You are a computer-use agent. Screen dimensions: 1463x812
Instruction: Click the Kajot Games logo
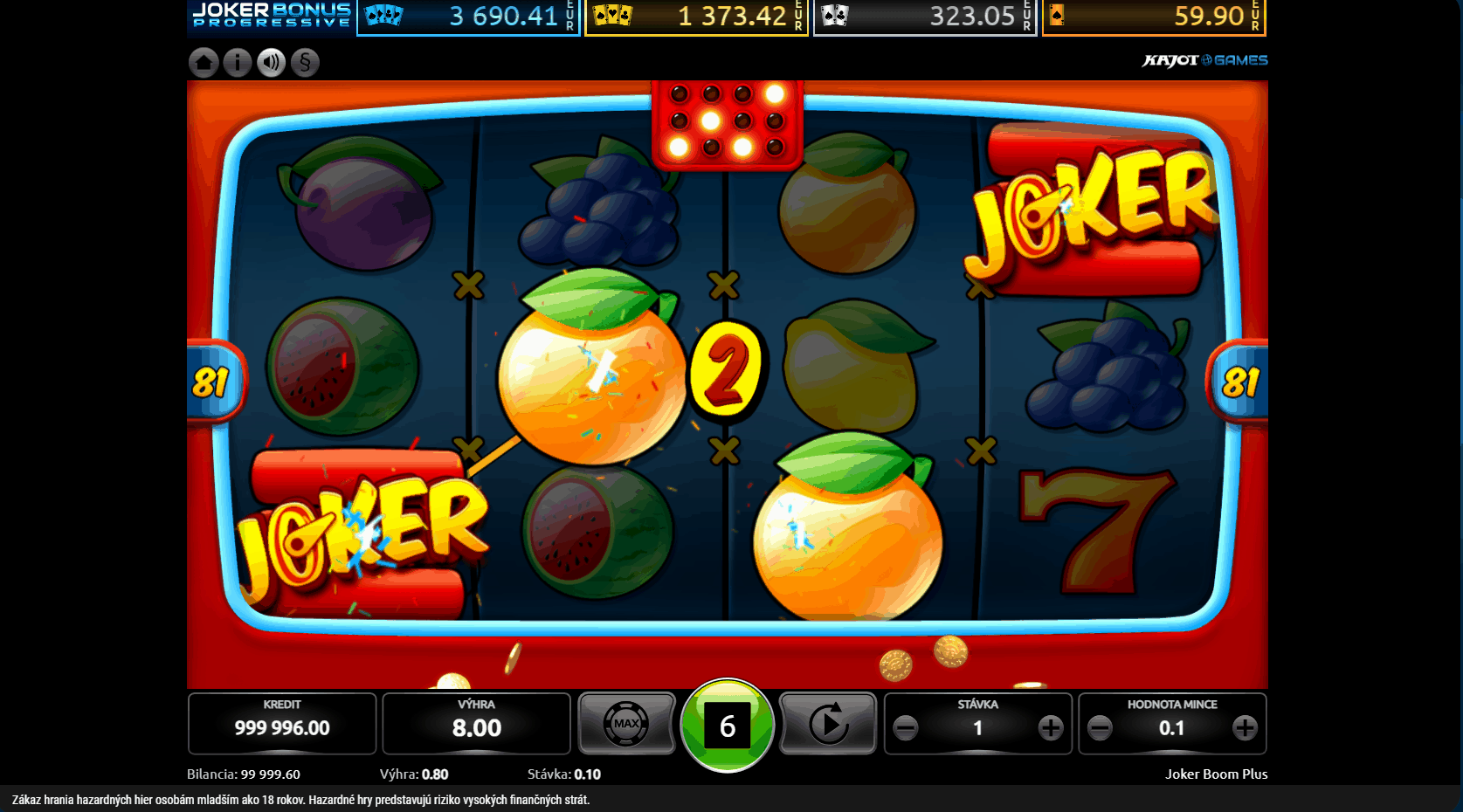tap(1204, 60)
